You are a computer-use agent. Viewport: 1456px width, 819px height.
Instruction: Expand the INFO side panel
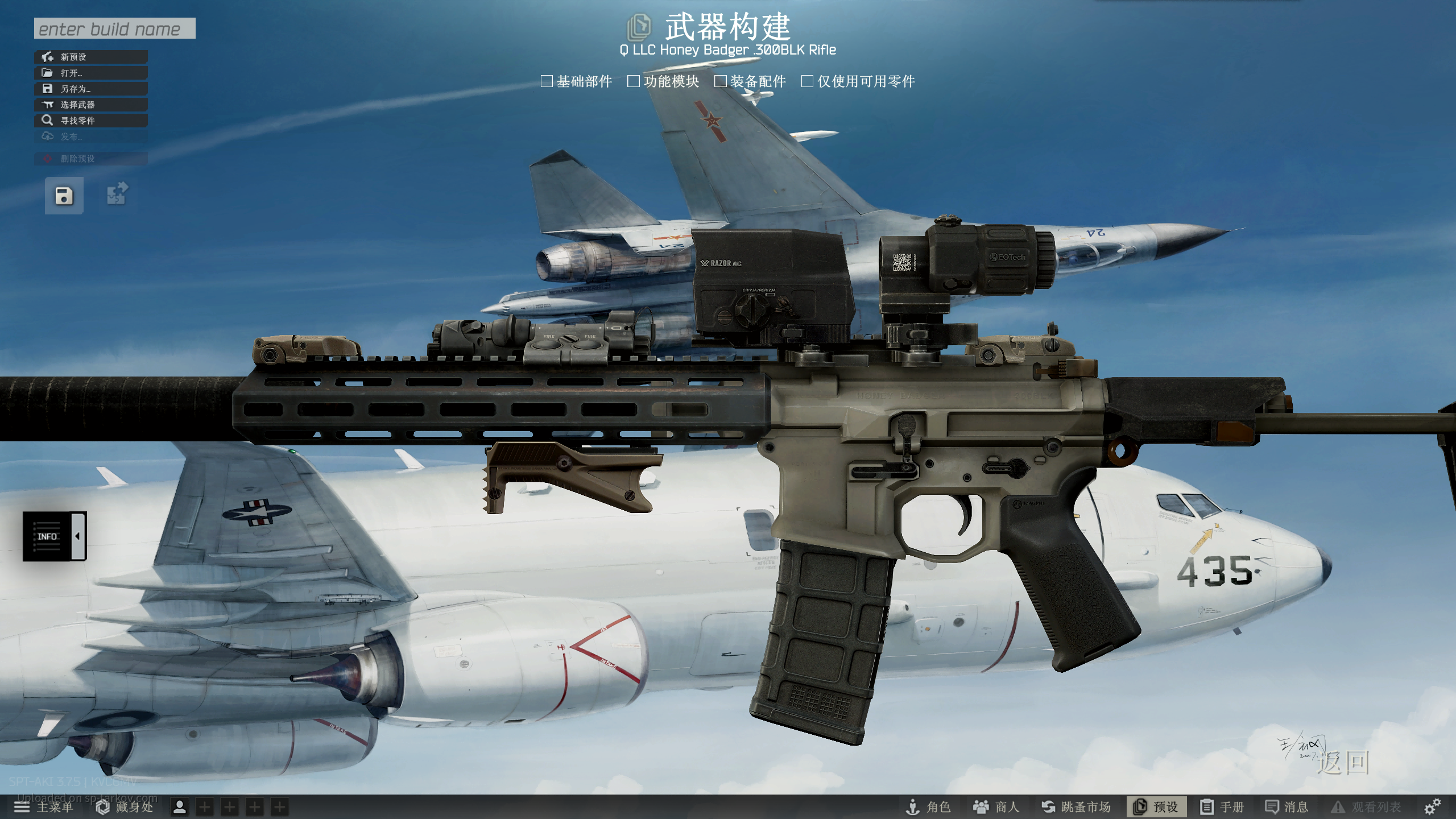[x=55, y=536]
